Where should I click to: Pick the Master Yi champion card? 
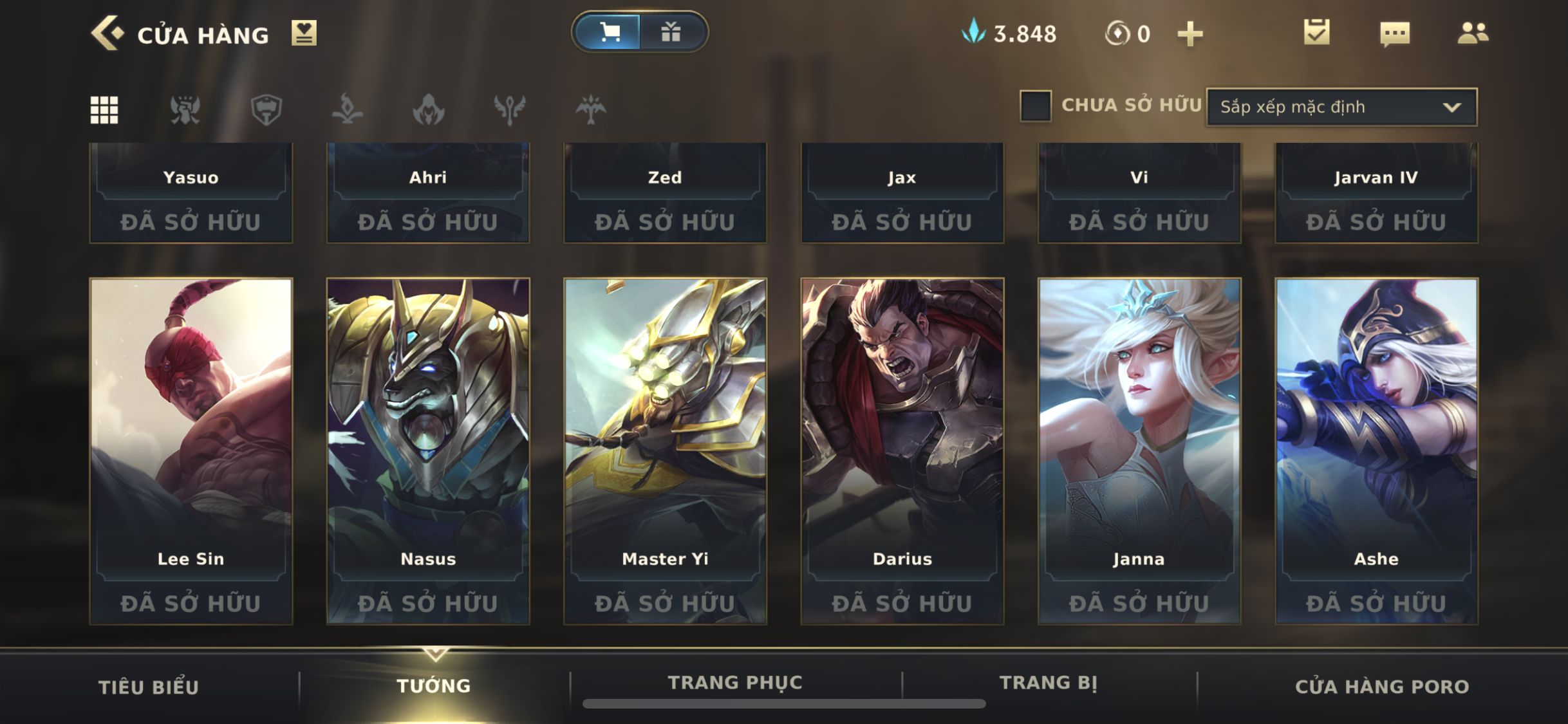click(x=665, y=450)
